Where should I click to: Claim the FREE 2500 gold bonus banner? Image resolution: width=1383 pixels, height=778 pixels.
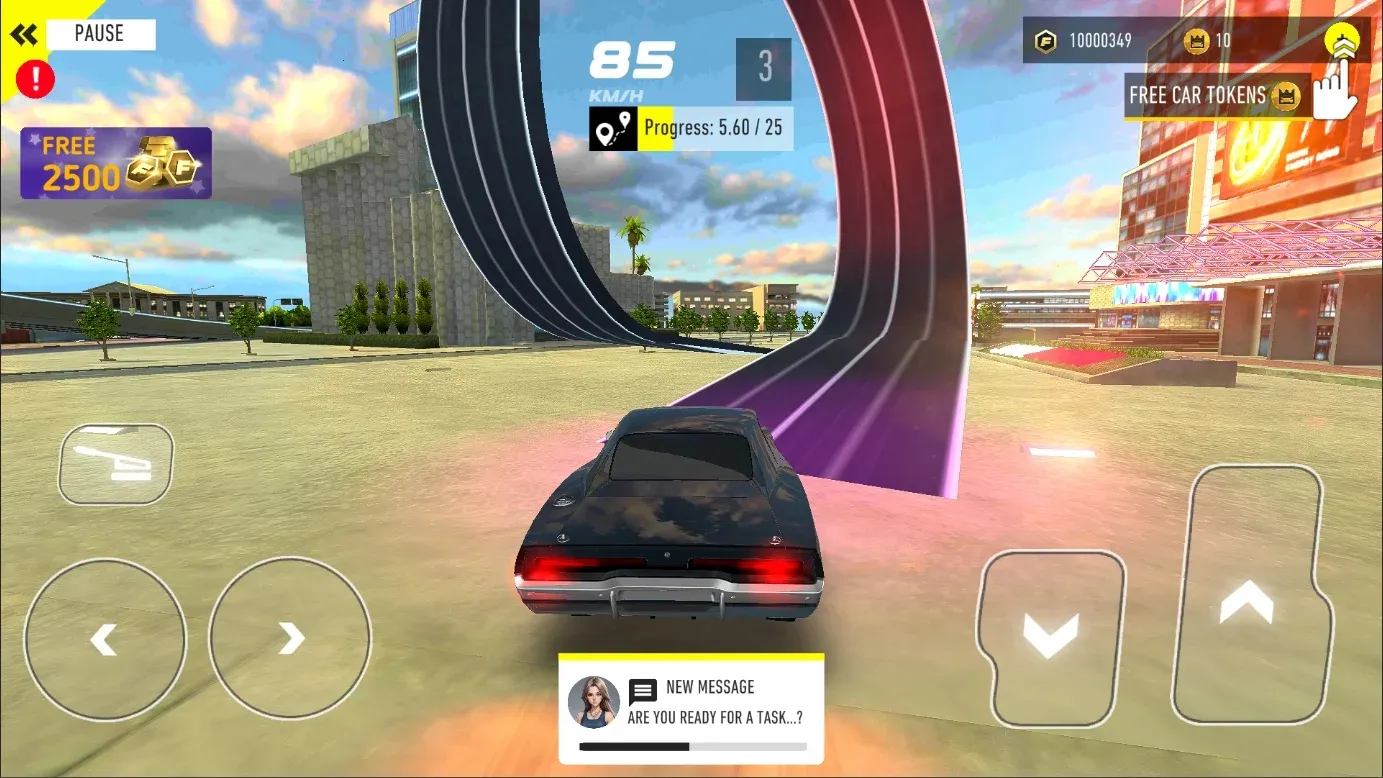[x=115, y=163]
